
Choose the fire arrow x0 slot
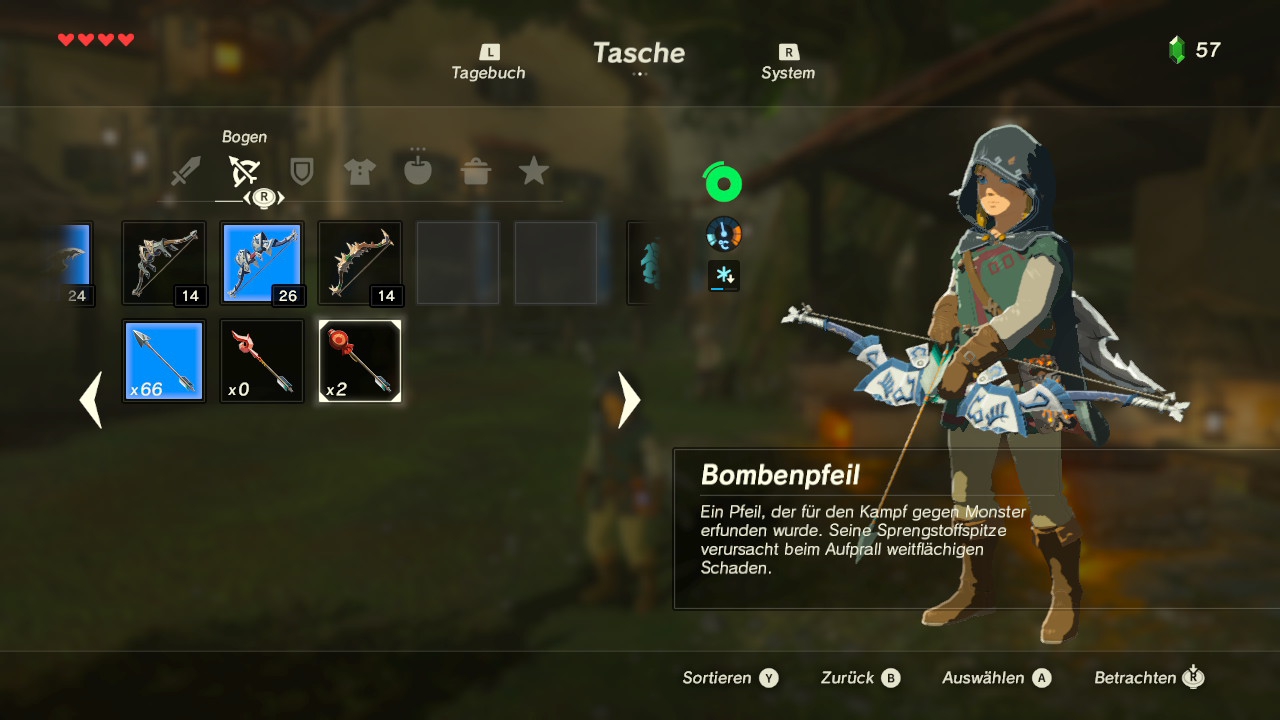pyautogui.click(x=262, y=361)
